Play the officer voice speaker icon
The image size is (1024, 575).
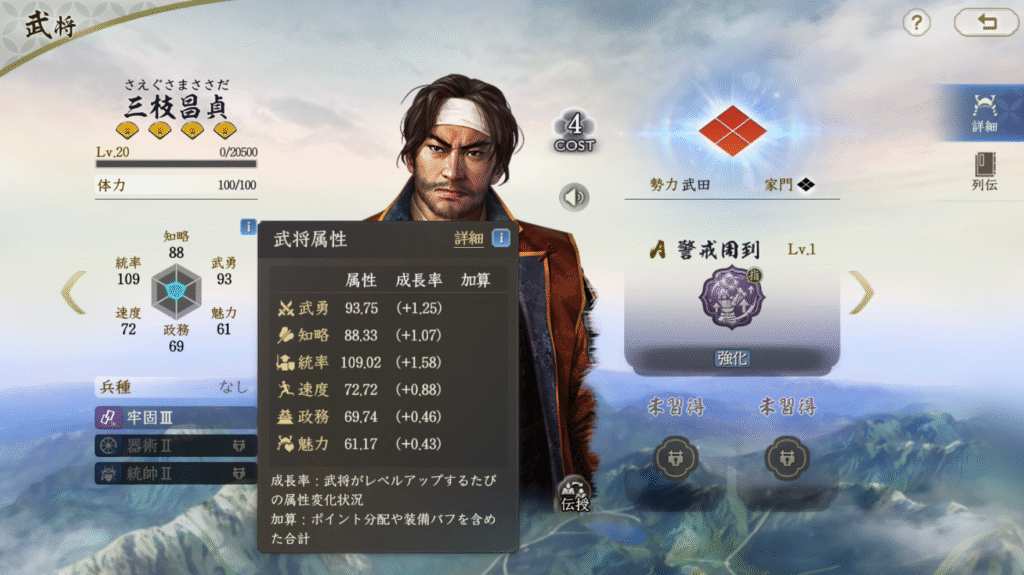coord(574,197)
